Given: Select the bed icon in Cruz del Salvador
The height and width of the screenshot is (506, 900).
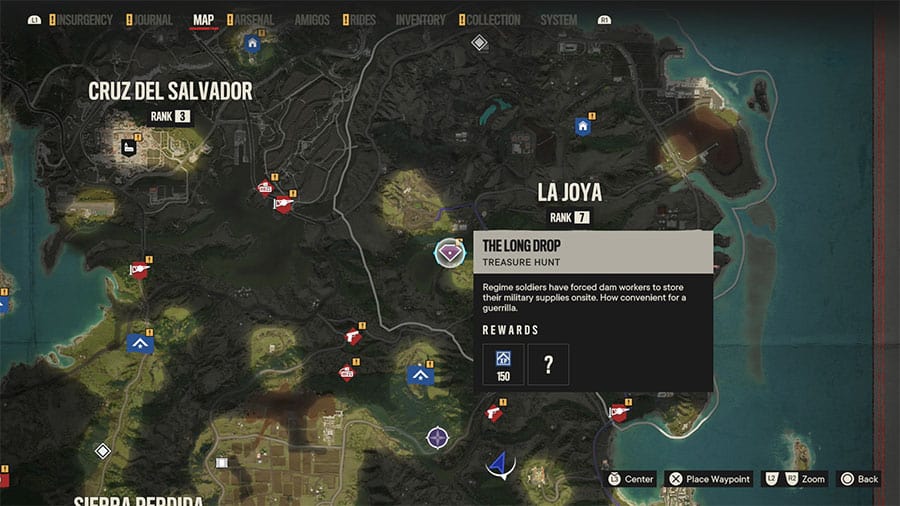Looking at the screenshot, I should [130, 147].
